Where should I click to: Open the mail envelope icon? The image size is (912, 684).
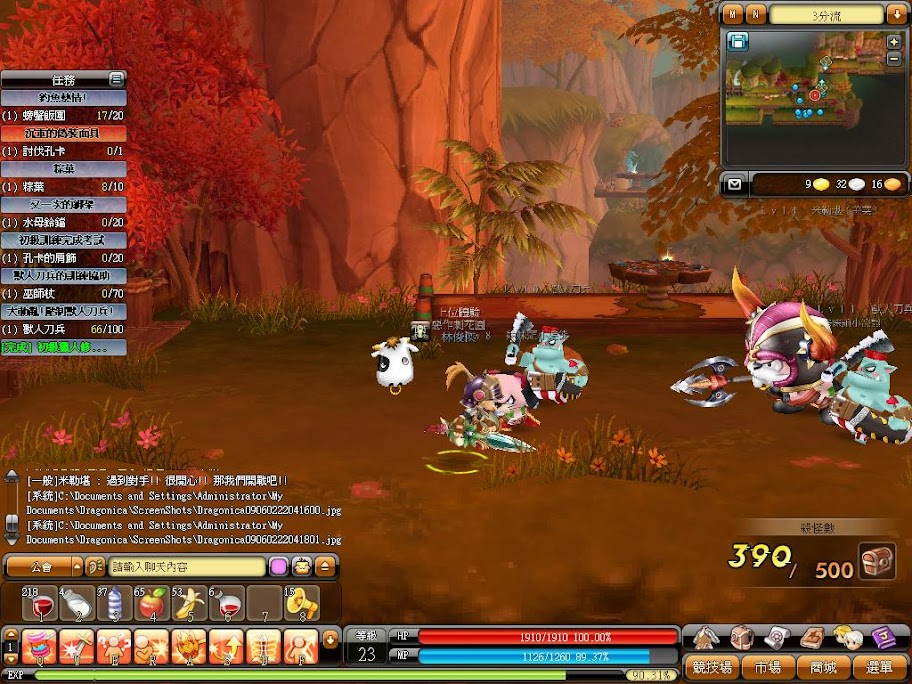[735, 184]
